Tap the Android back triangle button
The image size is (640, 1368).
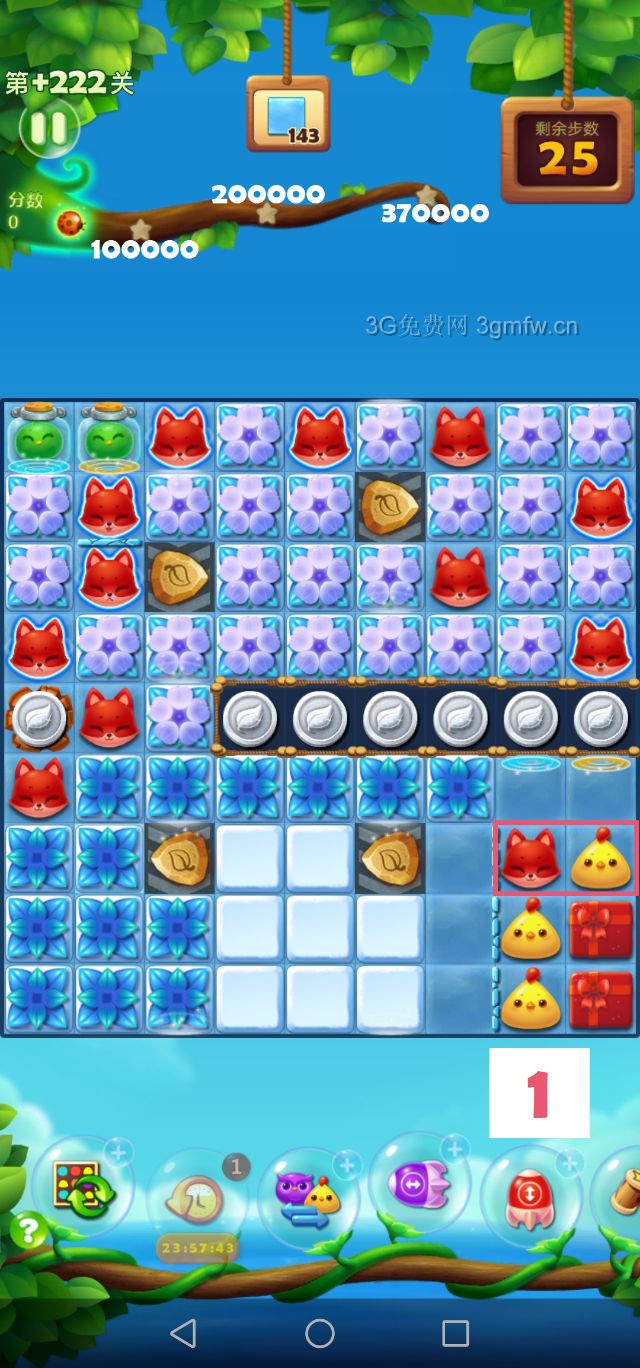183,1332
